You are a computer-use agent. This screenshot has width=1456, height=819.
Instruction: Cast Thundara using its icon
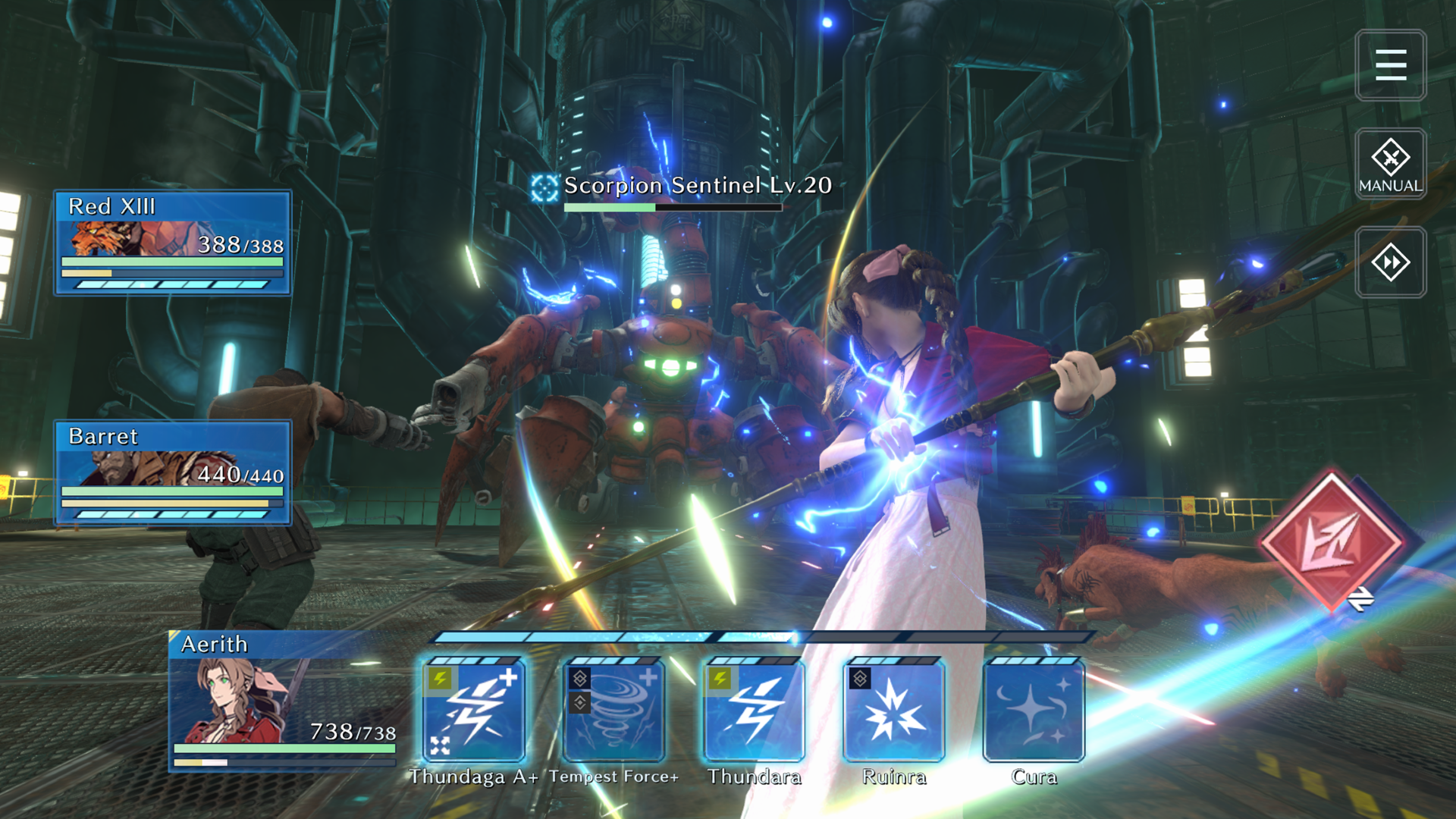coord(755,711)
